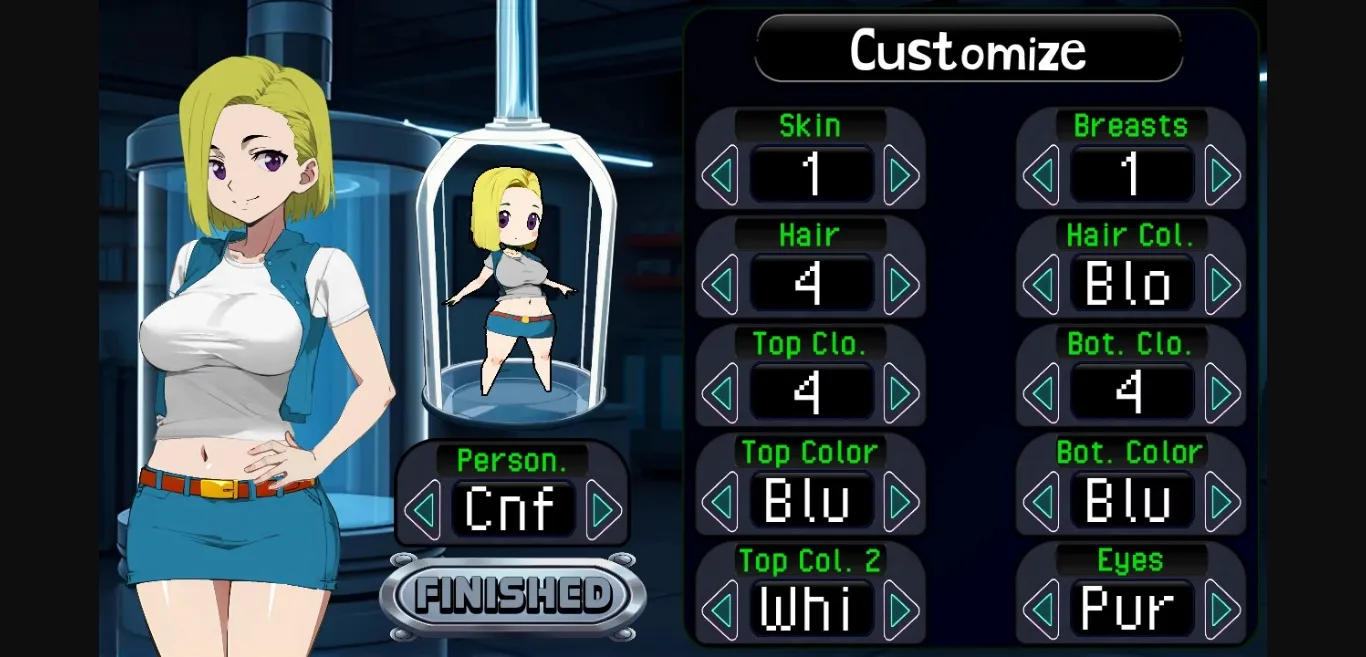Cycle to next Bot. Color
The height and width of the screenshot is (657, 1366).
pos(1222,501)
